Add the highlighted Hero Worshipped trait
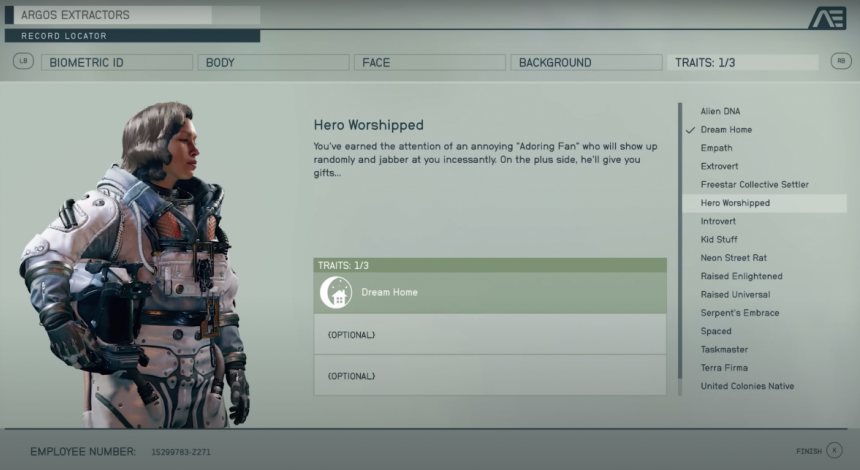 pyautogui.click(x=735, y=203)
